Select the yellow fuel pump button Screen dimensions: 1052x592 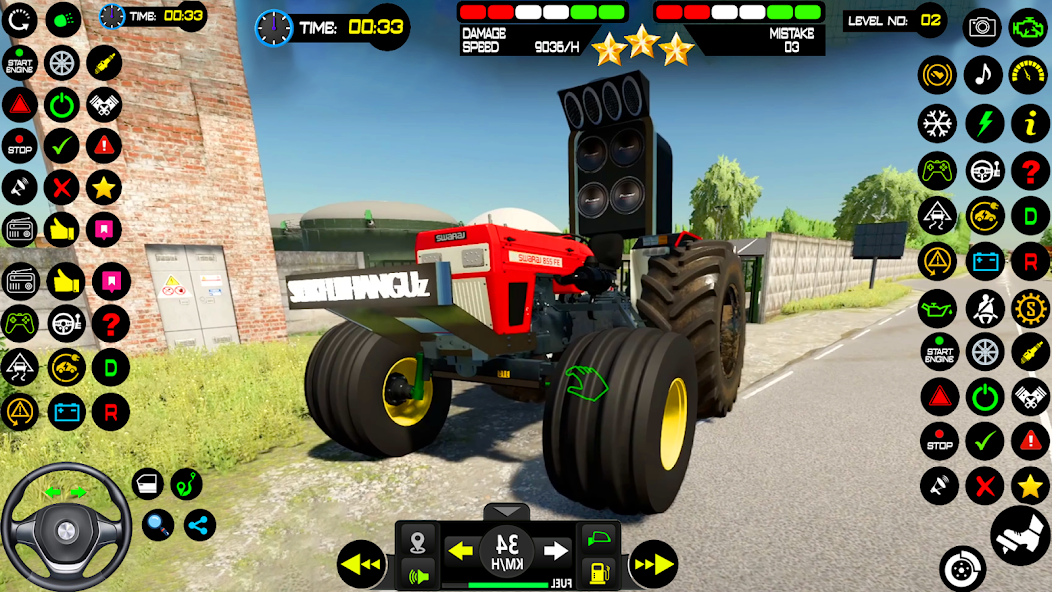click(x=598, y=573)
